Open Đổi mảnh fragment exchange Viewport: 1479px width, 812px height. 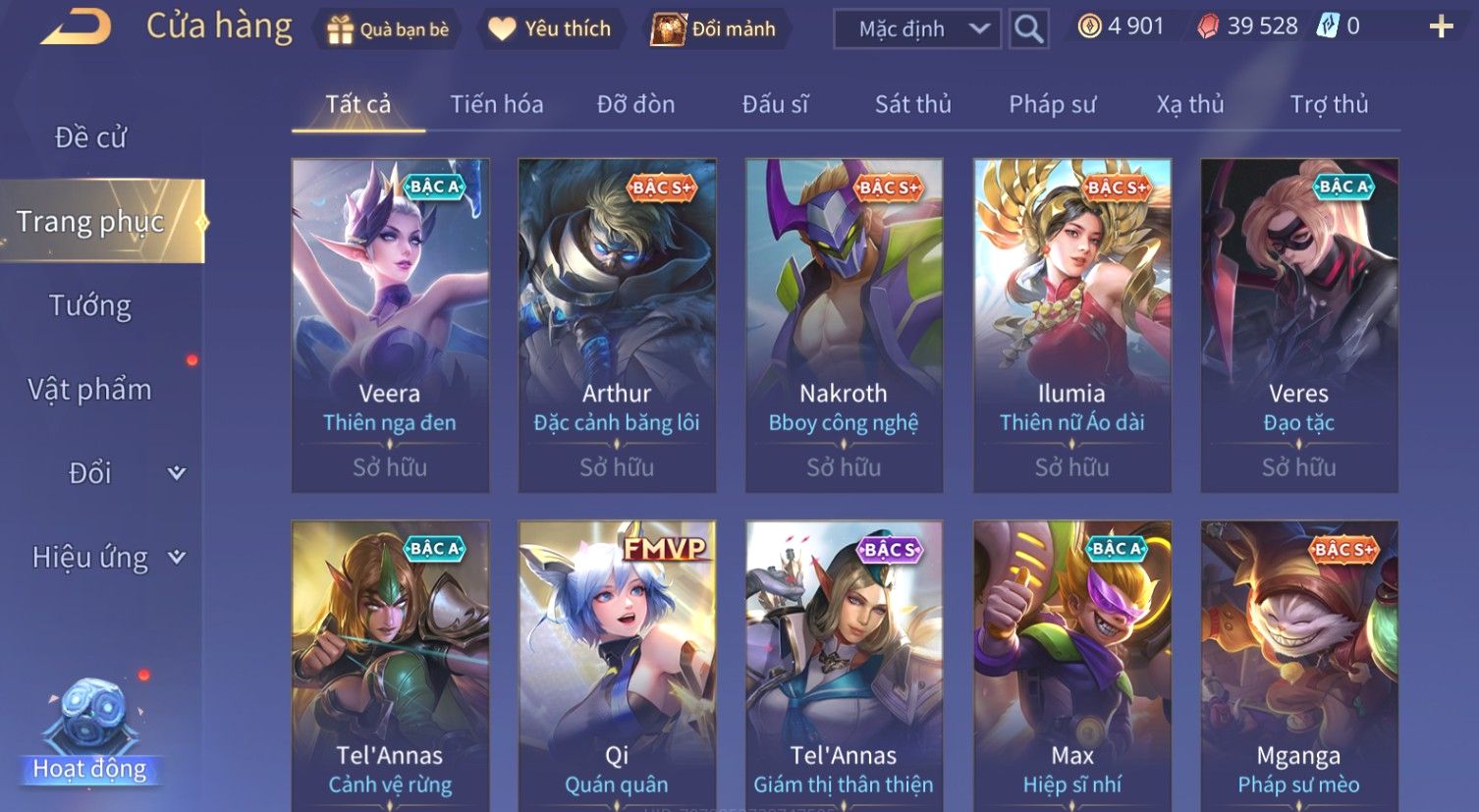(x=714, y=29)
